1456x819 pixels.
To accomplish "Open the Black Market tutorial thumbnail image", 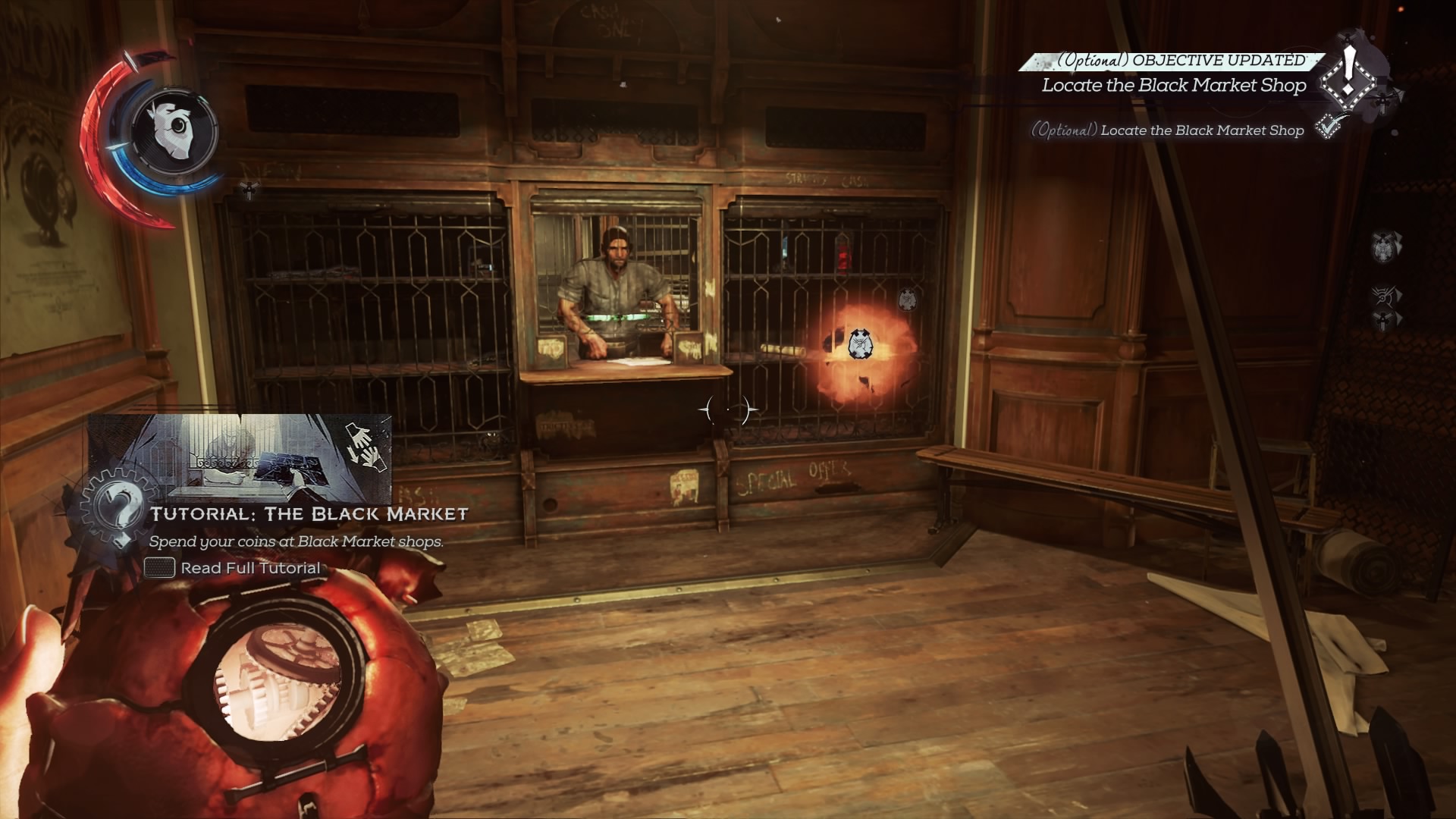I will tap(240, 453).
